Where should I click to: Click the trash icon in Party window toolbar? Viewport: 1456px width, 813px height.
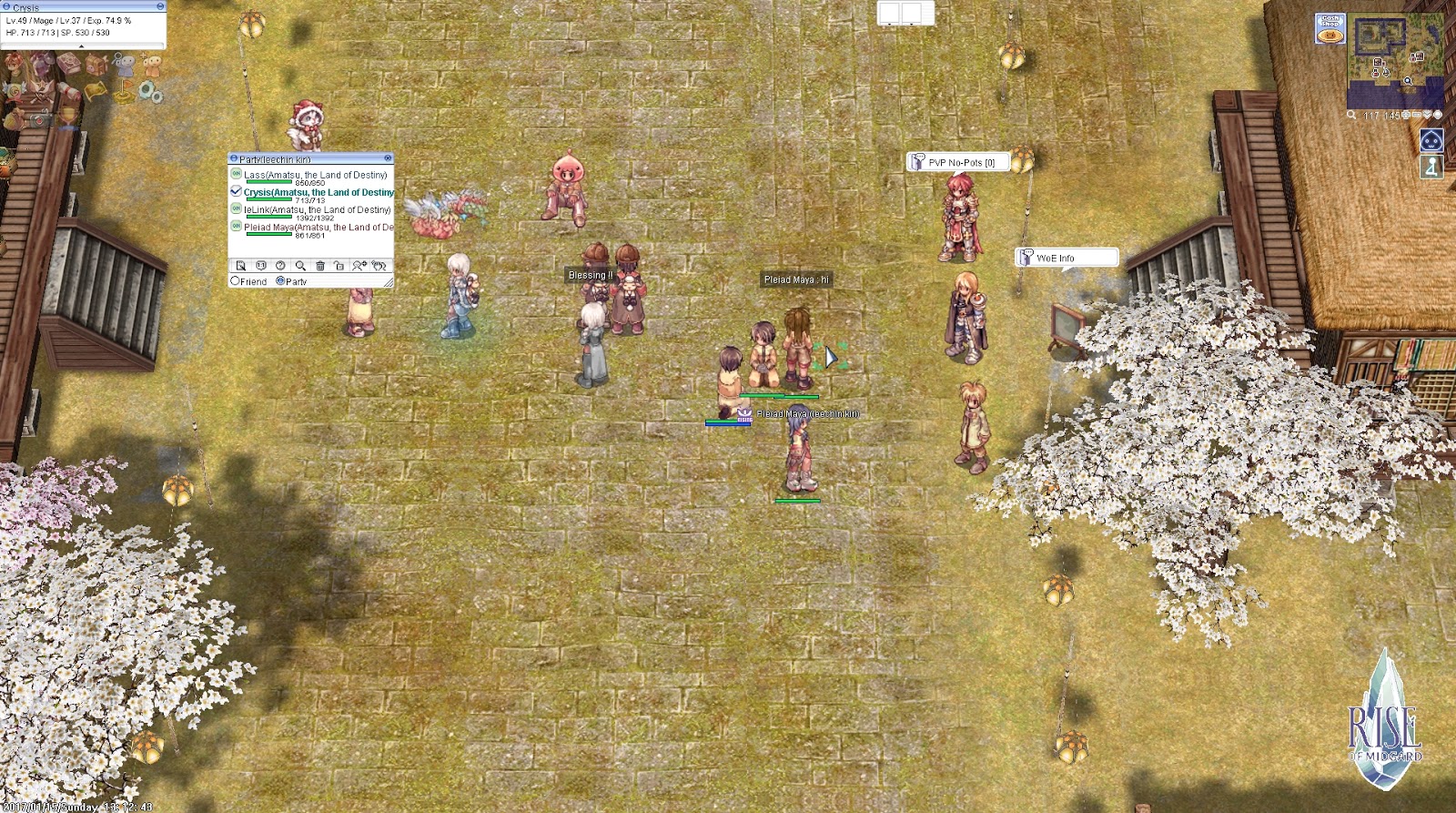click(x=320, y=266)
